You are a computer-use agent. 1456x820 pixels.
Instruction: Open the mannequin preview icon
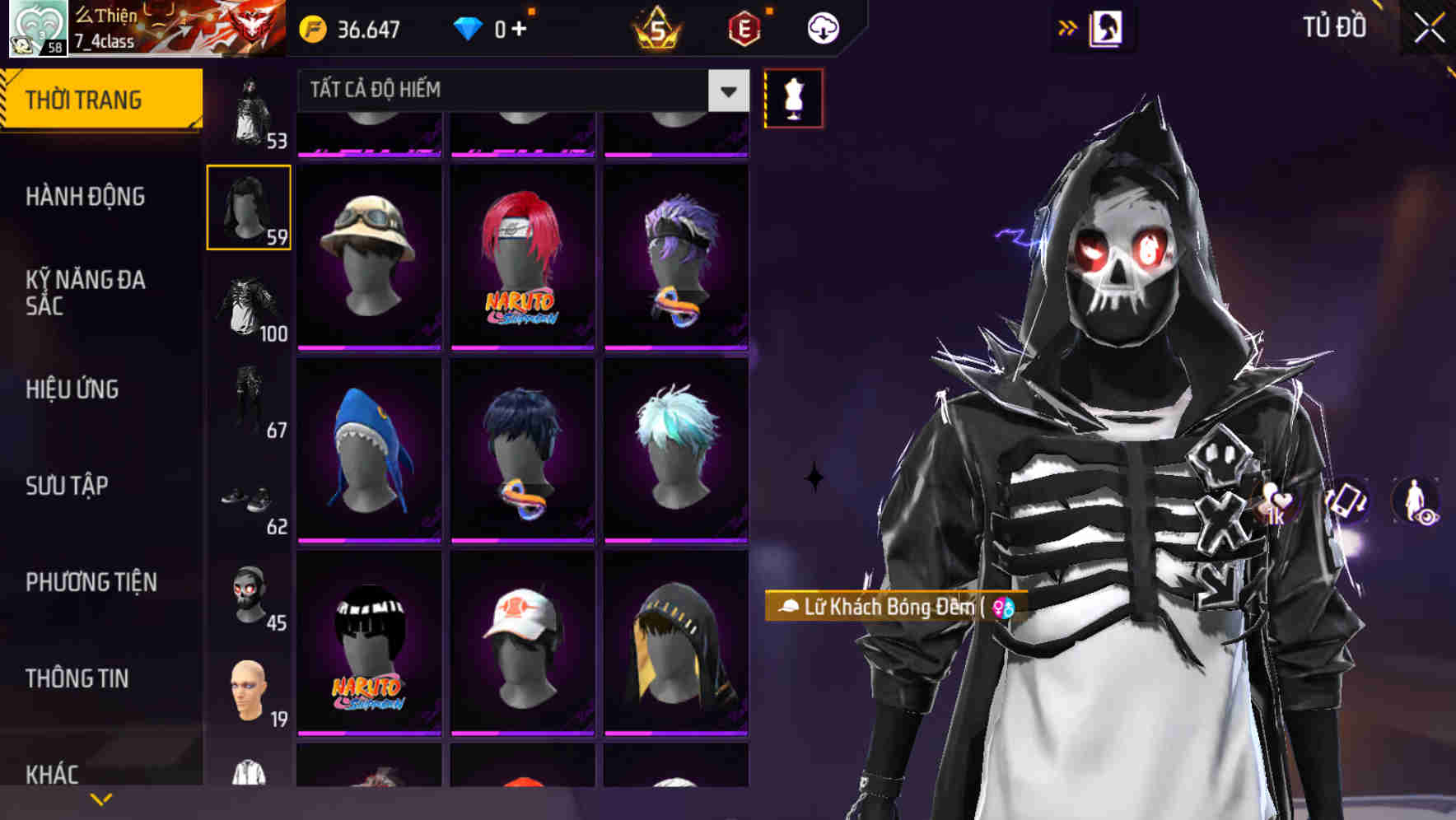(x=793, y=97)
